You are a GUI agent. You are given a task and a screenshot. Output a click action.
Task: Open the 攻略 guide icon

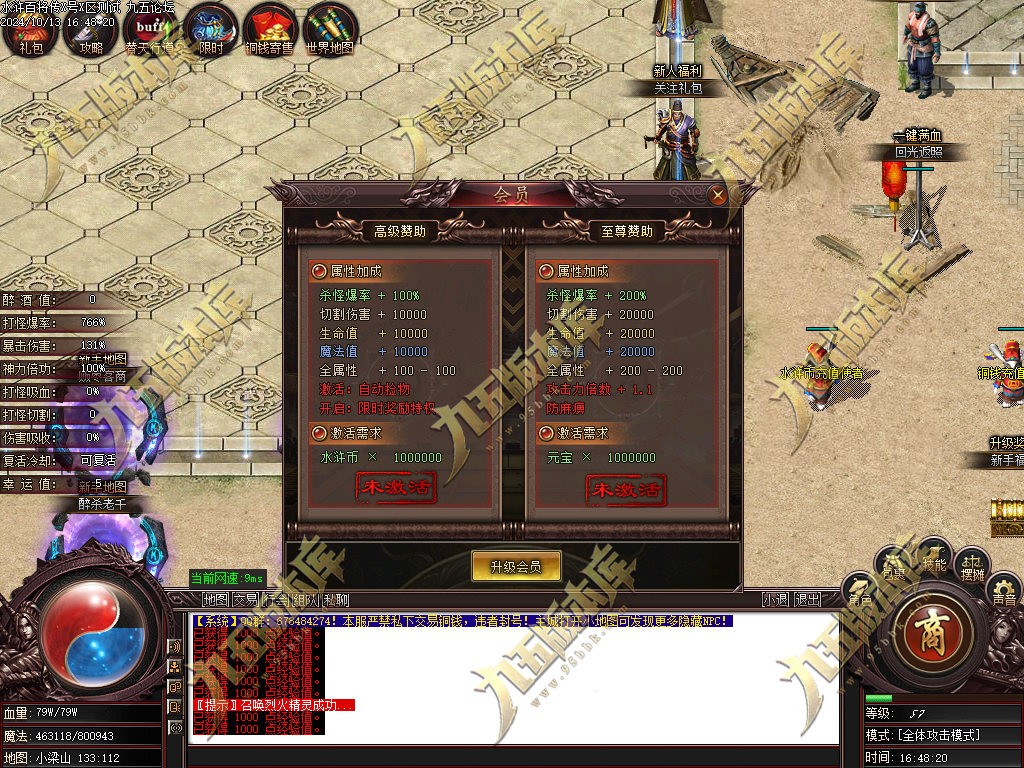coord(91,30)
